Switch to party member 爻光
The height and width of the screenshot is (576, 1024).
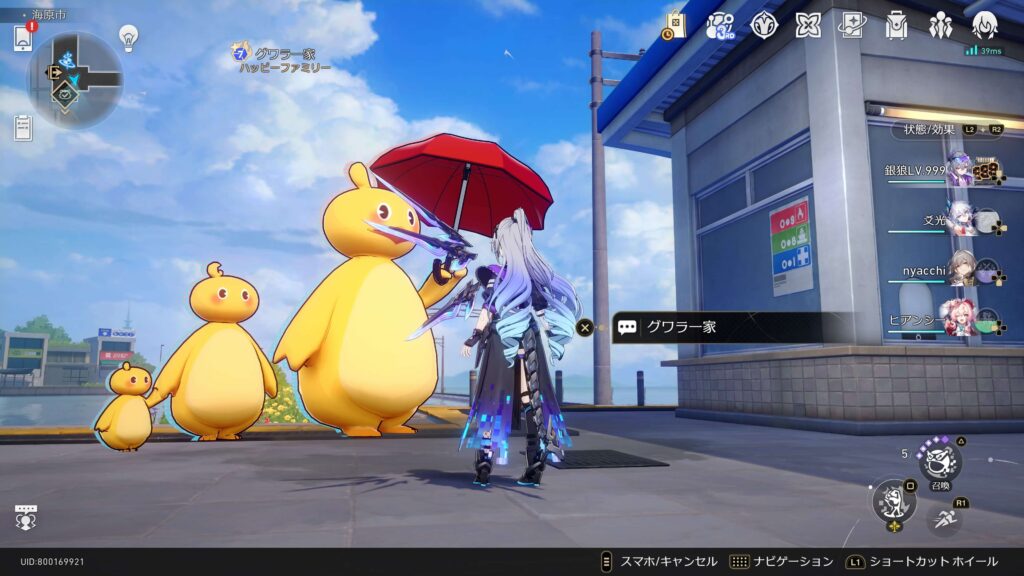962,219
